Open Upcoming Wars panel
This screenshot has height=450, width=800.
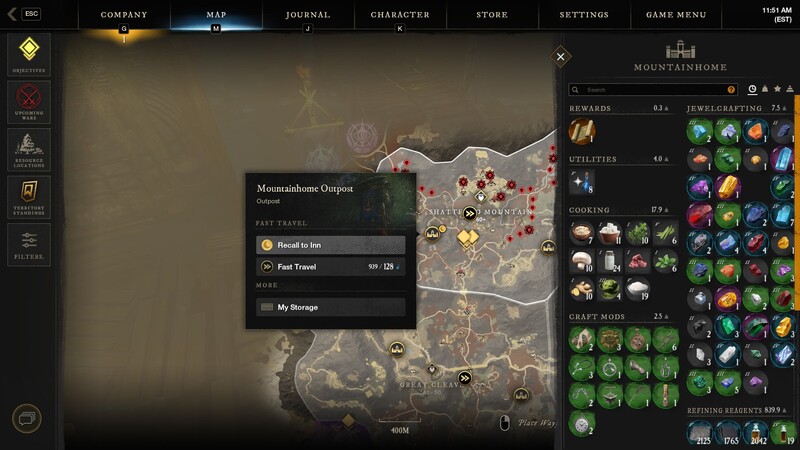coord(28,101)
